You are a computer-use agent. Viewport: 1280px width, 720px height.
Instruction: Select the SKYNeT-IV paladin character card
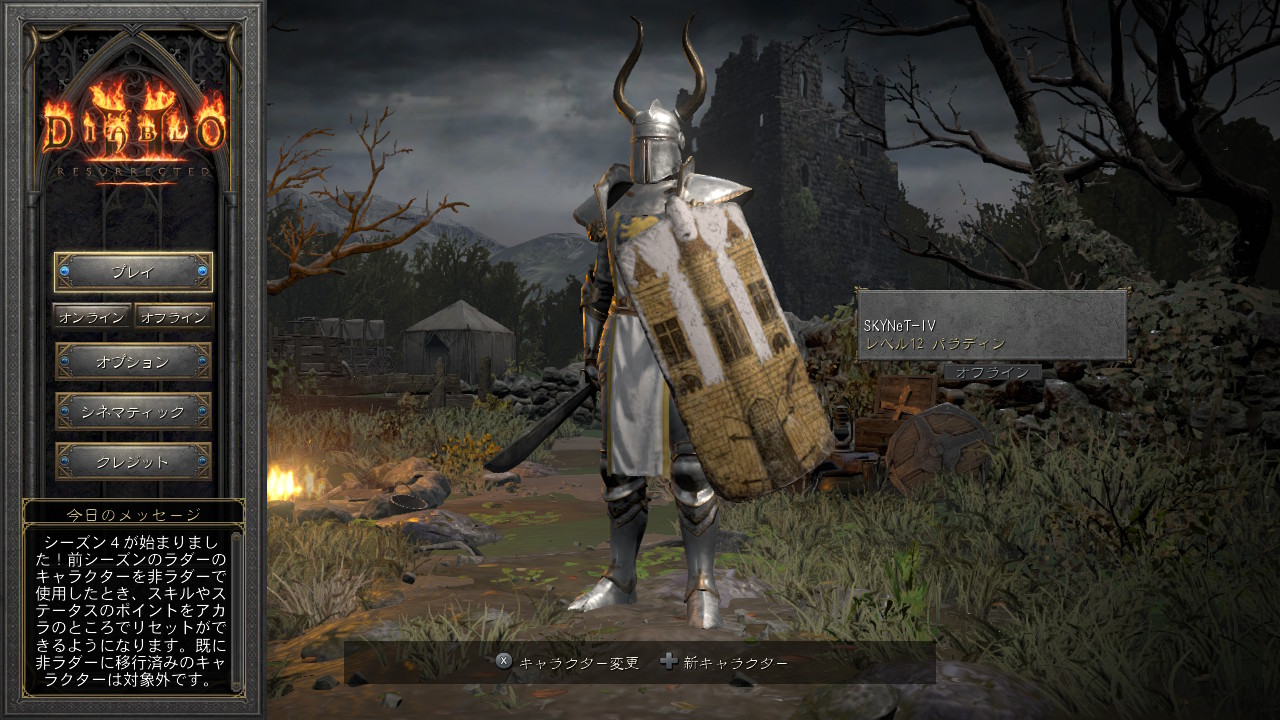point(992,326)
